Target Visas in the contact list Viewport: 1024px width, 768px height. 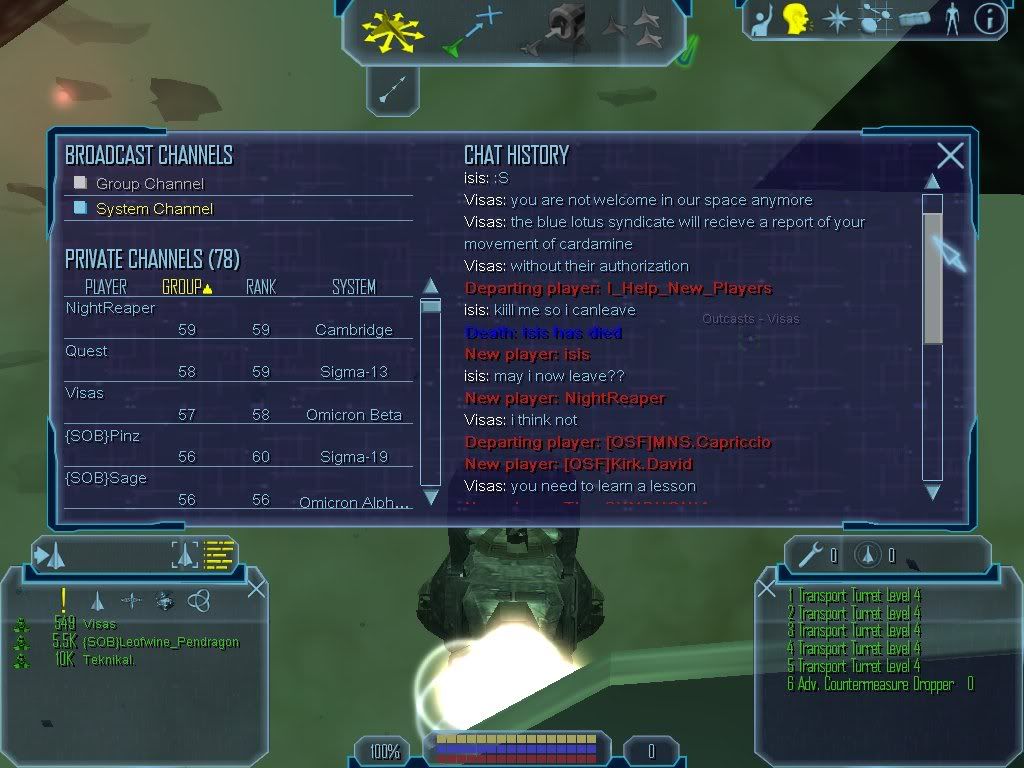pos(100,624)
